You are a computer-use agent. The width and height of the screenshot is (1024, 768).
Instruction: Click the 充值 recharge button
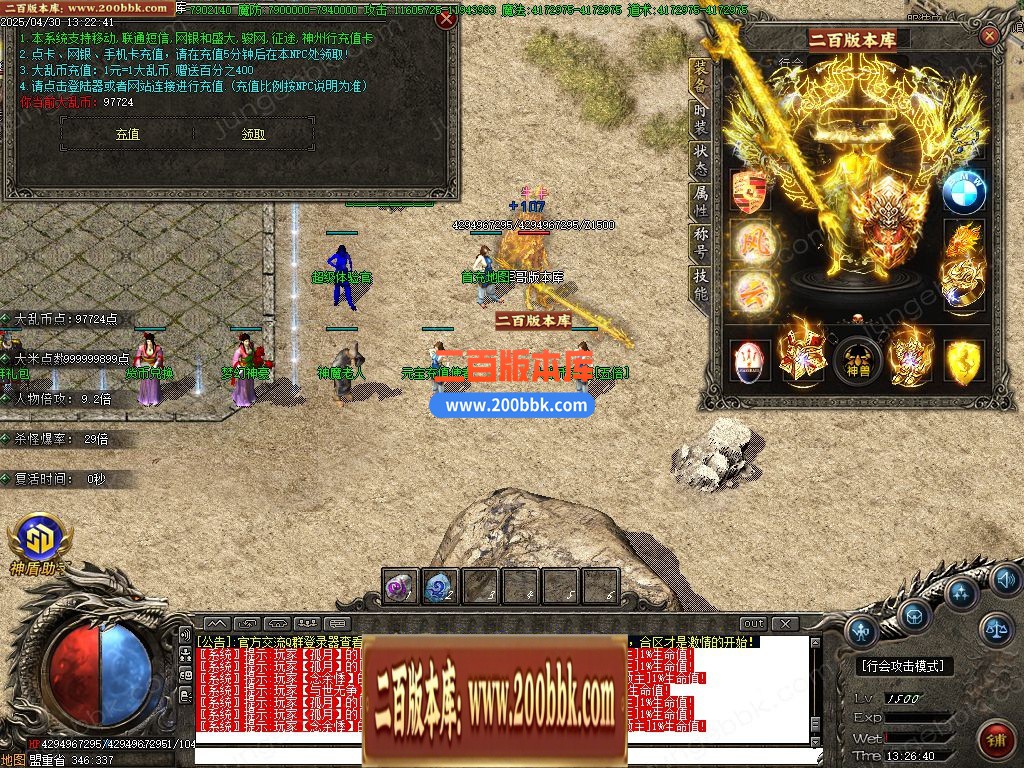click(127, 134)
